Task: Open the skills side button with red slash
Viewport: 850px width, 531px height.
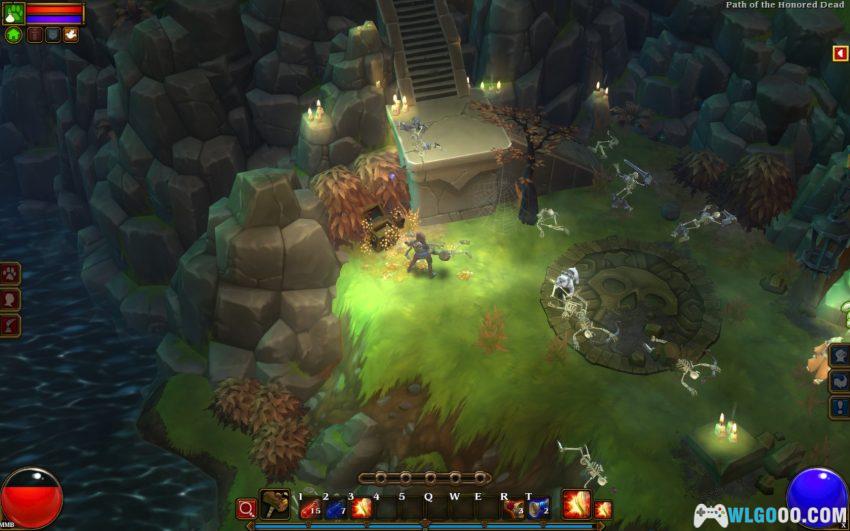Action: point(10,325)
